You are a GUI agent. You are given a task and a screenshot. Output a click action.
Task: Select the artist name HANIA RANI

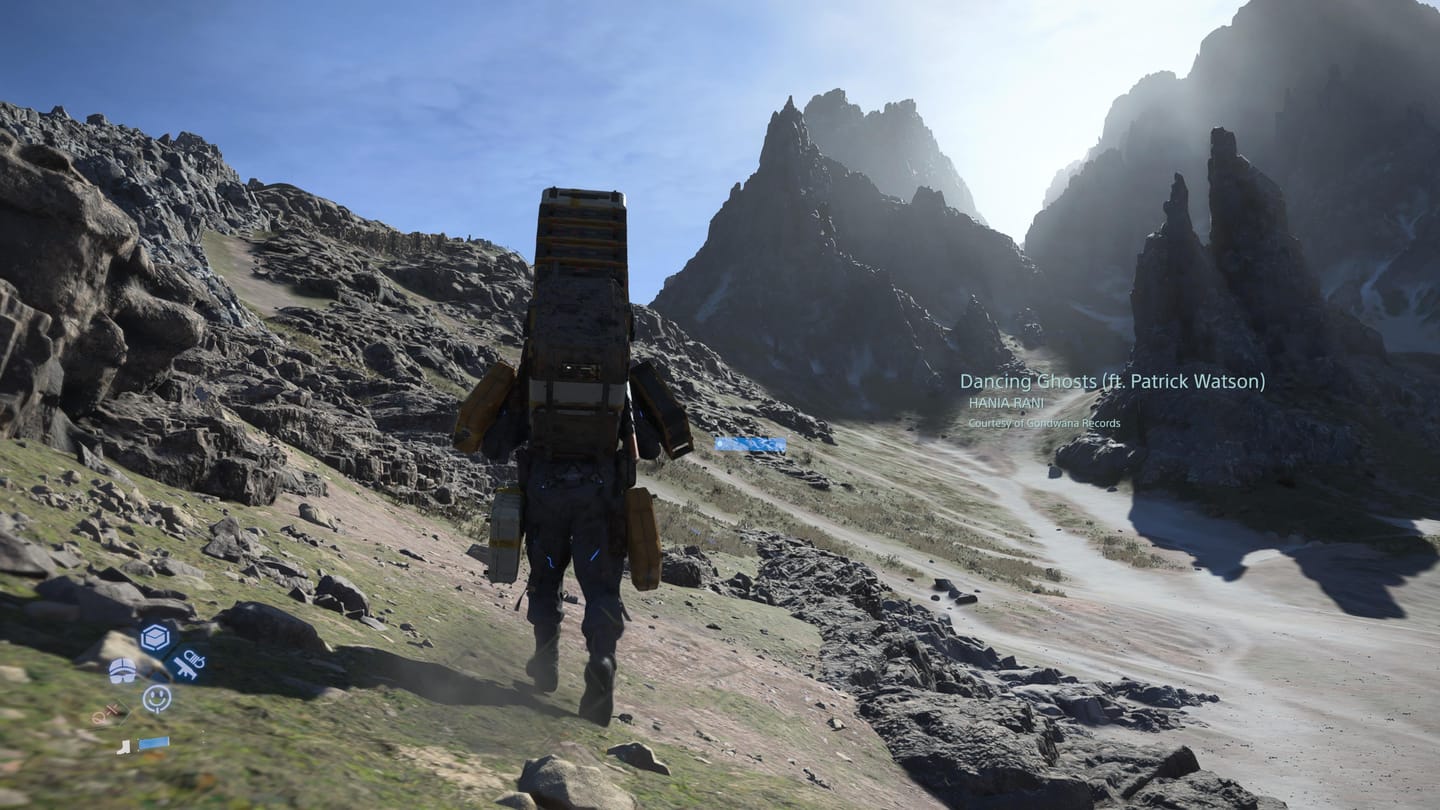pos(1005,402)
